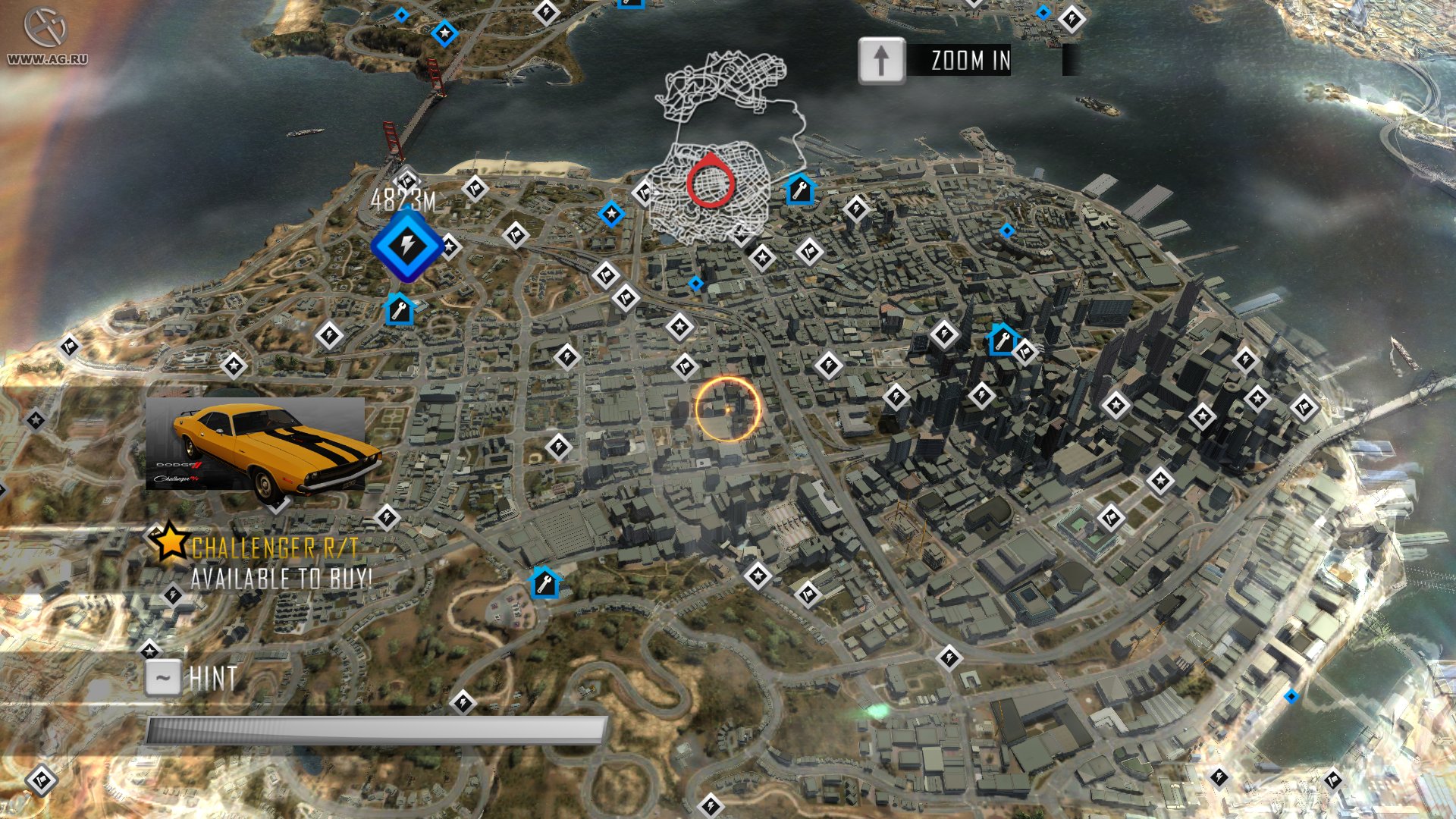Click the AG.RU watermark logo
The image size is (1456, 819).
pyautogui.click(x=46, y=36)
